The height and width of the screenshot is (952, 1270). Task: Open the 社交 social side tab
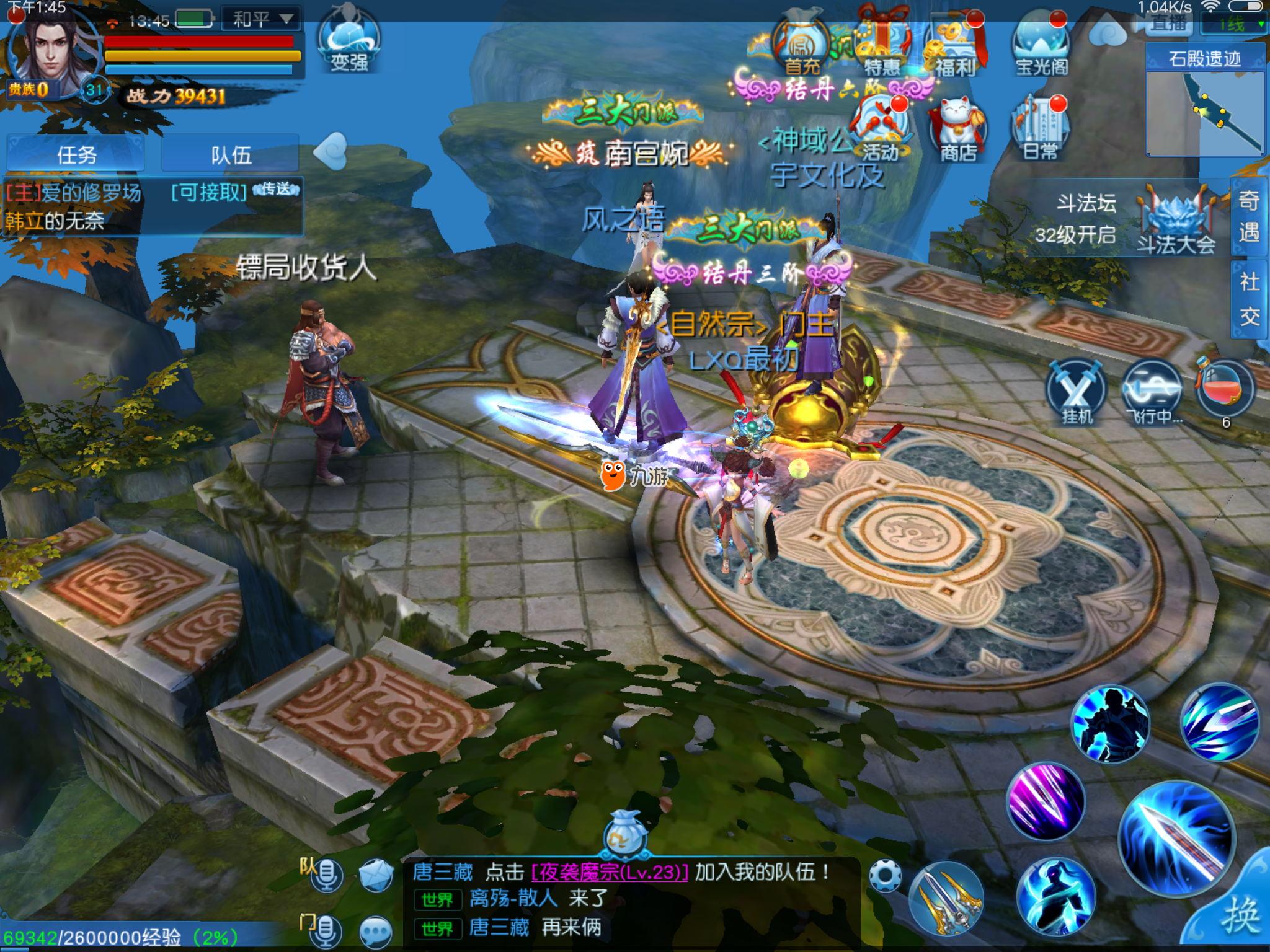click(x=1249, y=299)
